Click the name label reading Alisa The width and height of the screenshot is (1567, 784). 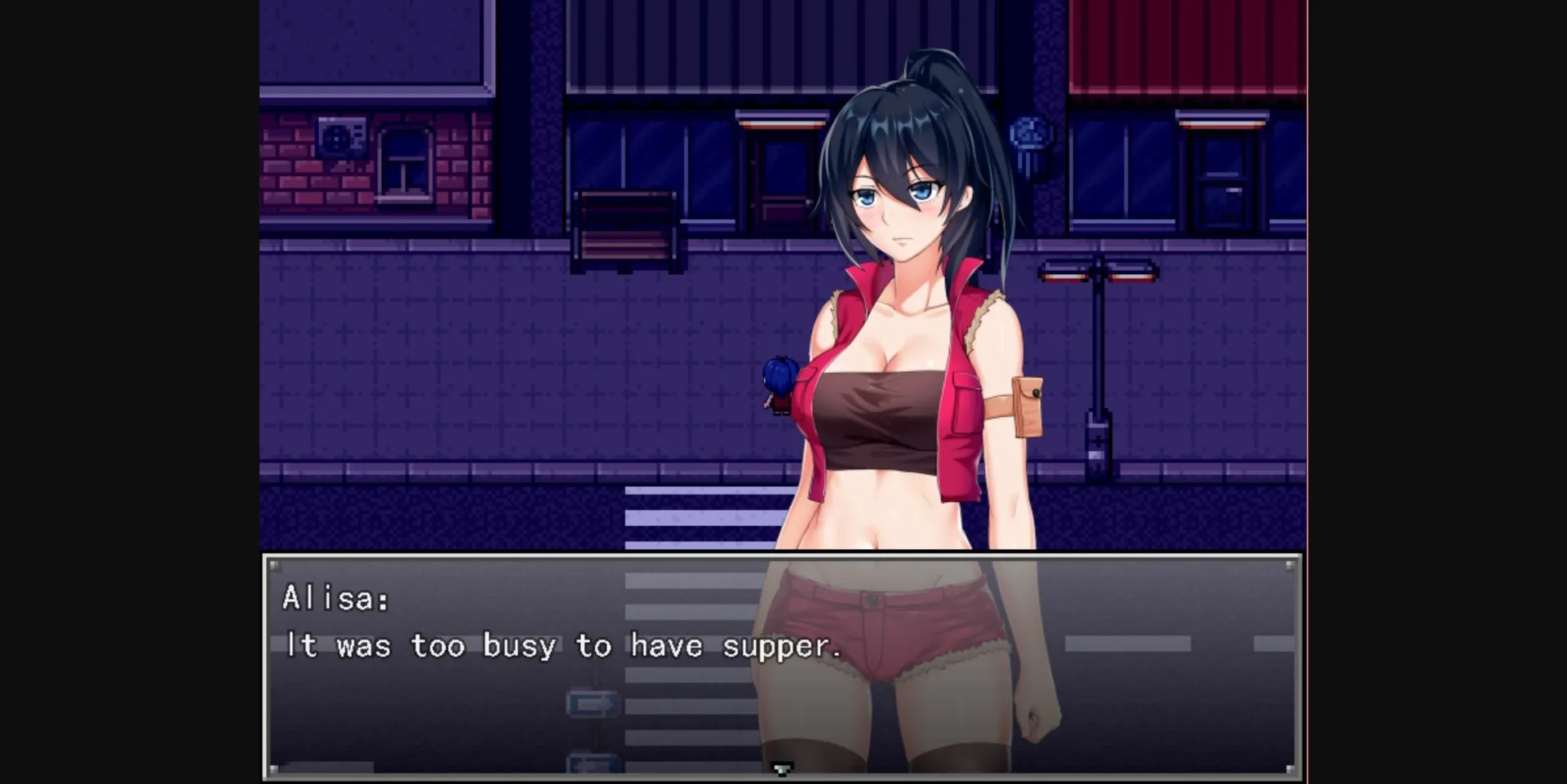click(336, 600)
